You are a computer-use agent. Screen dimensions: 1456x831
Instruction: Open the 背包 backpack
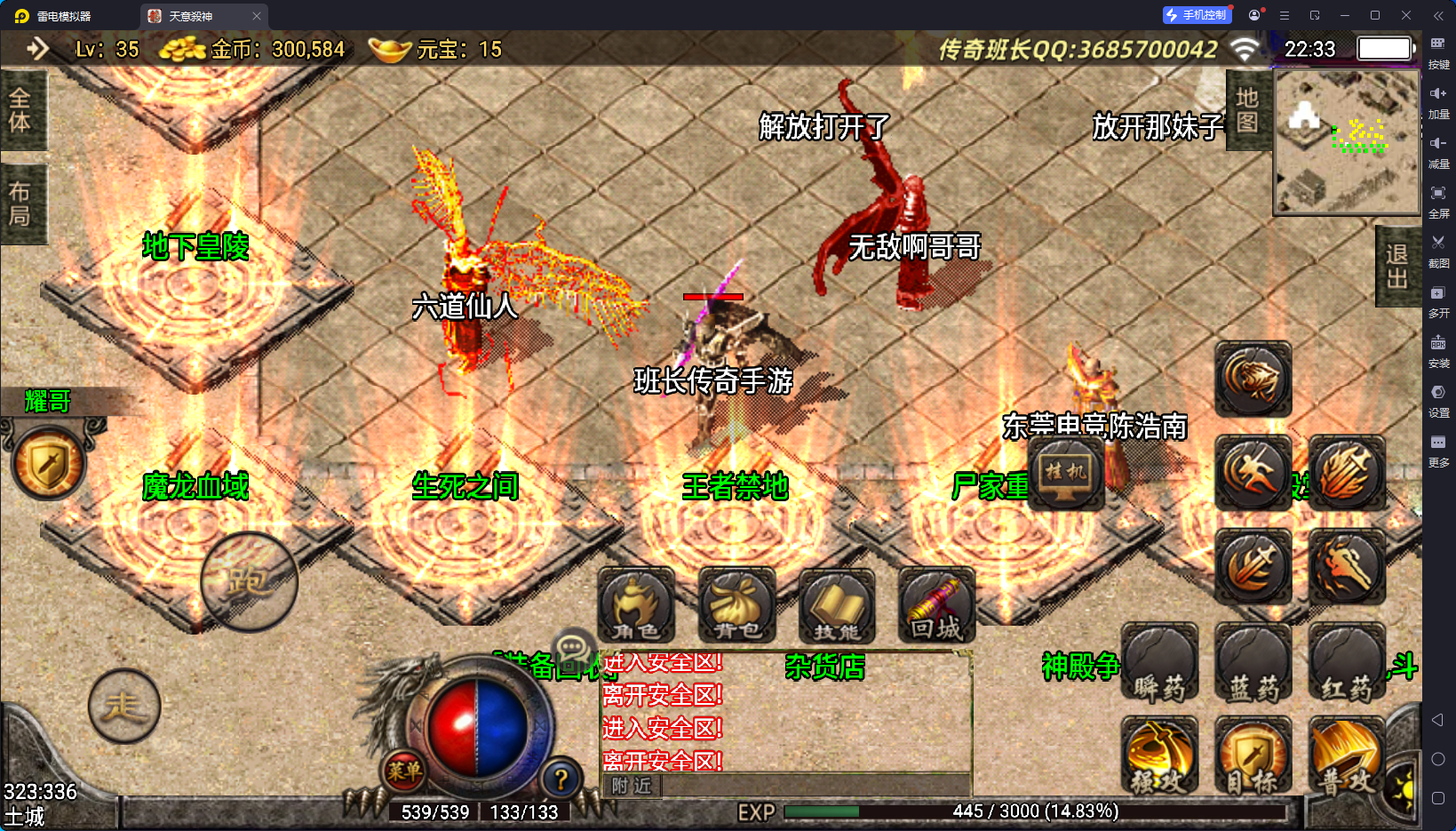736,606
